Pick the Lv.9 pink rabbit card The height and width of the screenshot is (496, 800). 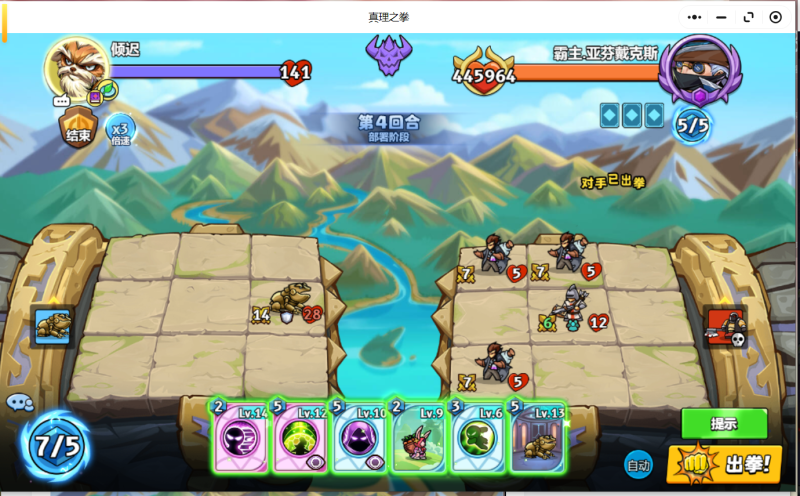coord(419,436)
